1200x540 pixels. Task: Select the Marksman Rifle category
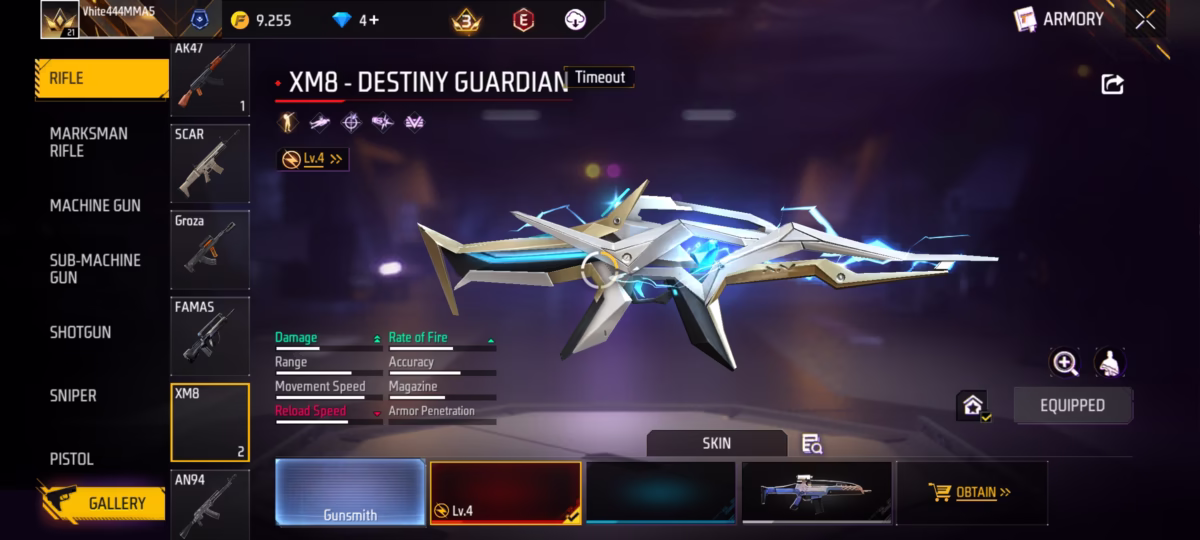click(89, 142)
